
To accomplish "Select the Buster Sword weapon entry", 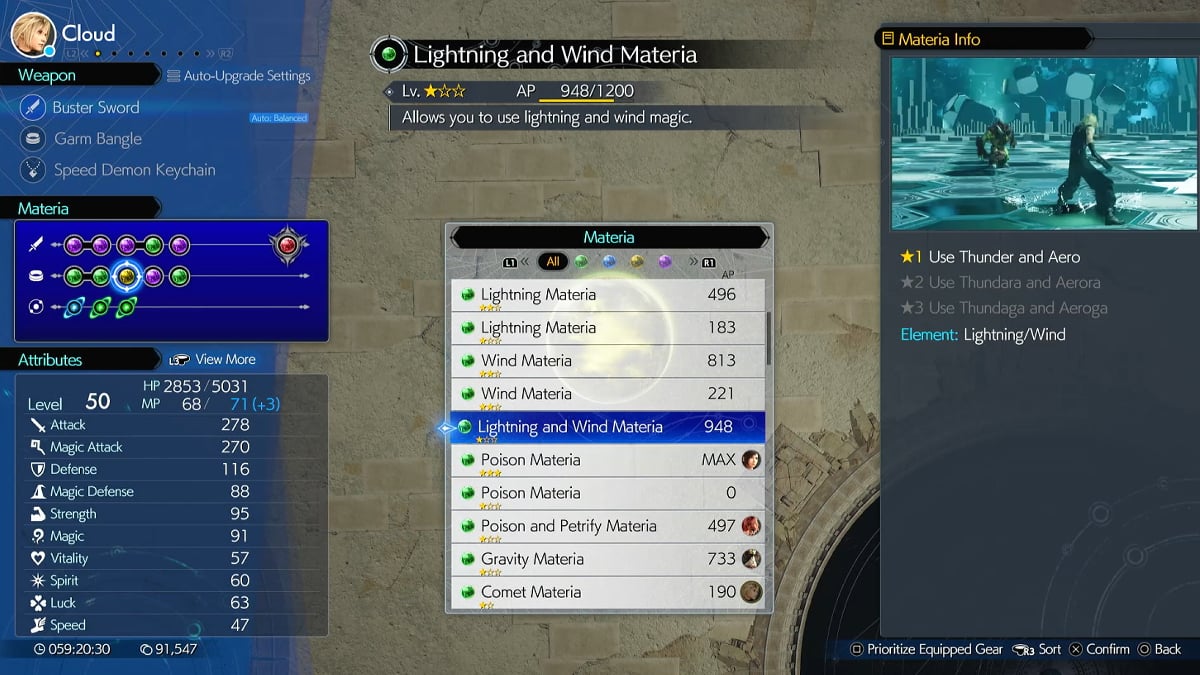I will click(96, 108).
